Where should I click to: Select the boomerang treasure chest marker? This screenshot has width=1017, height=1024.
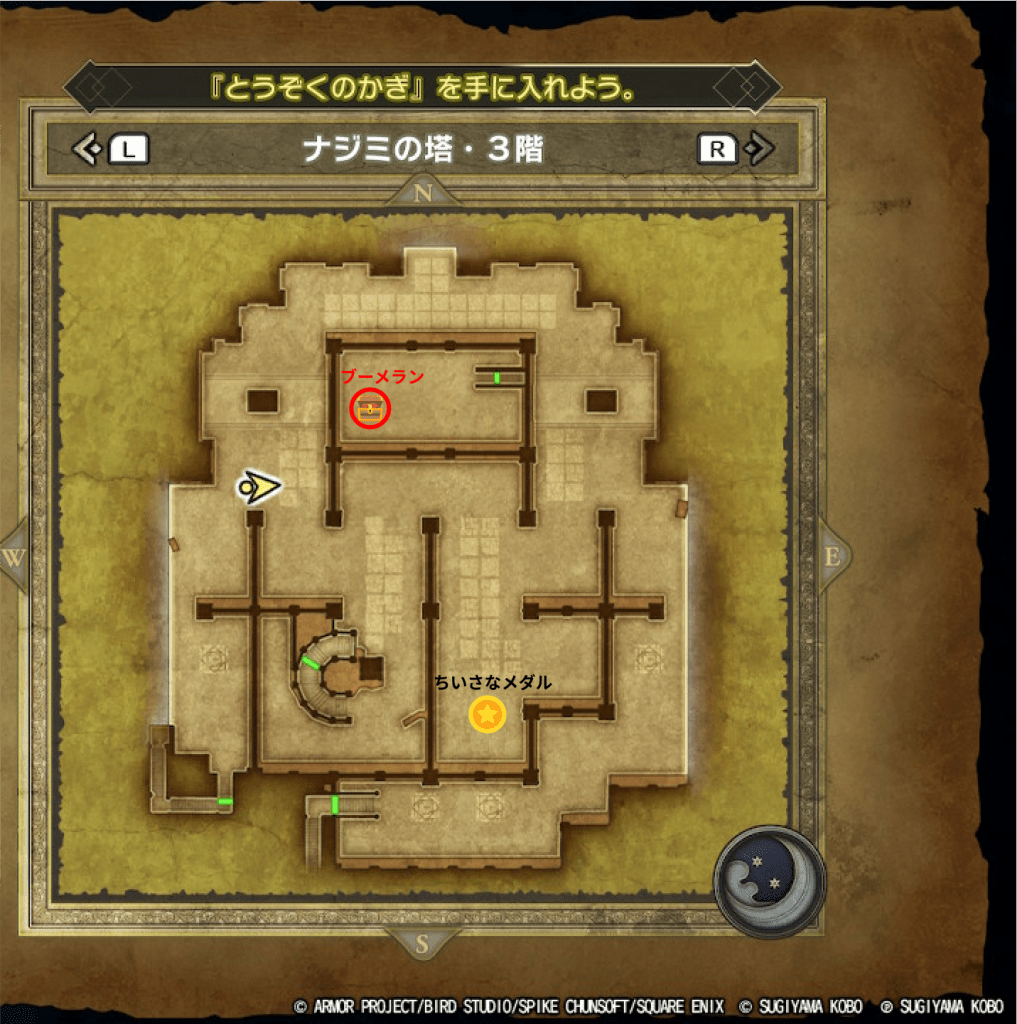coord(371,408)
